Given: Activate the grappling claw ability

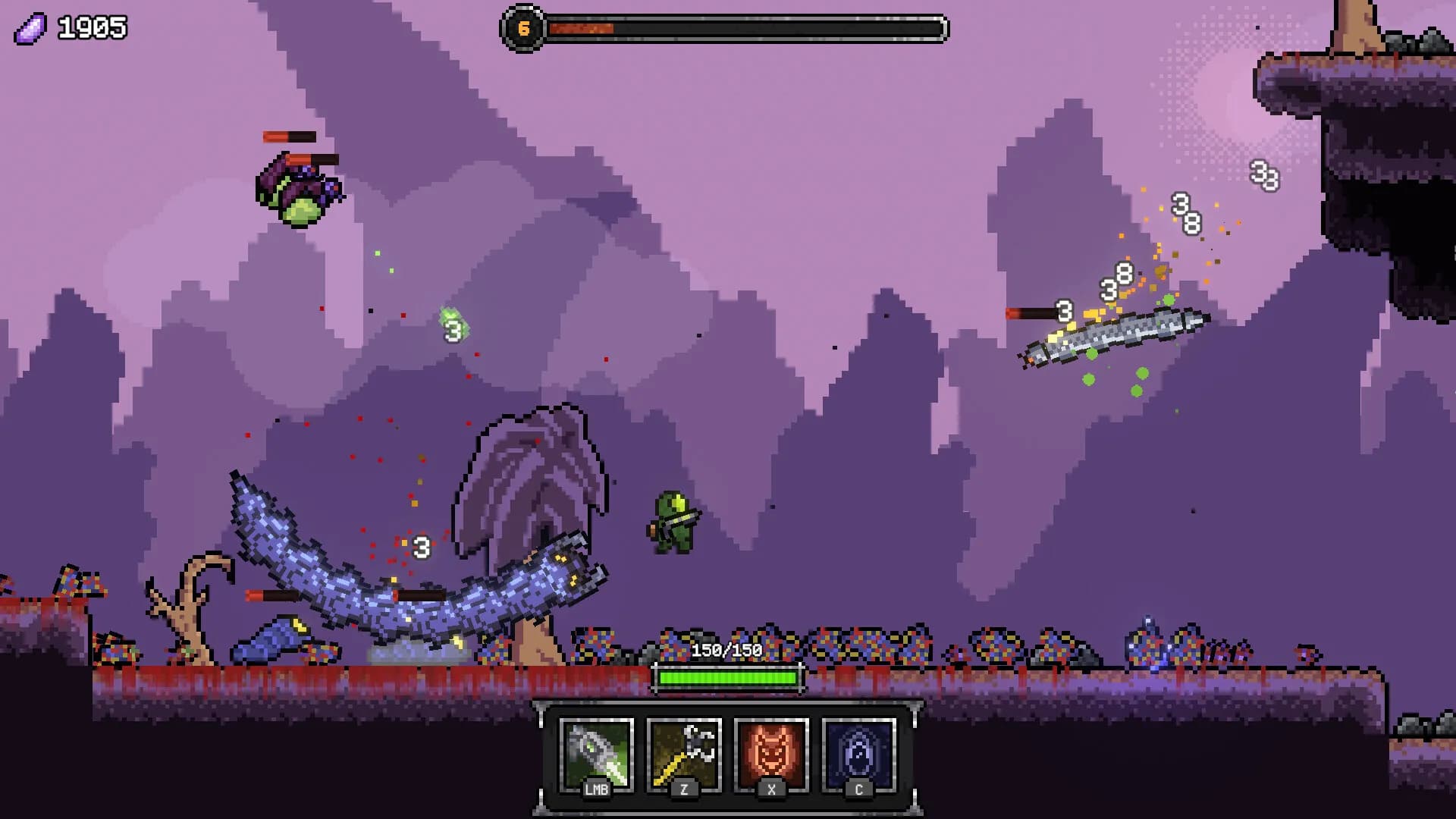Looking at the screenshot, I should coord(683,755).
